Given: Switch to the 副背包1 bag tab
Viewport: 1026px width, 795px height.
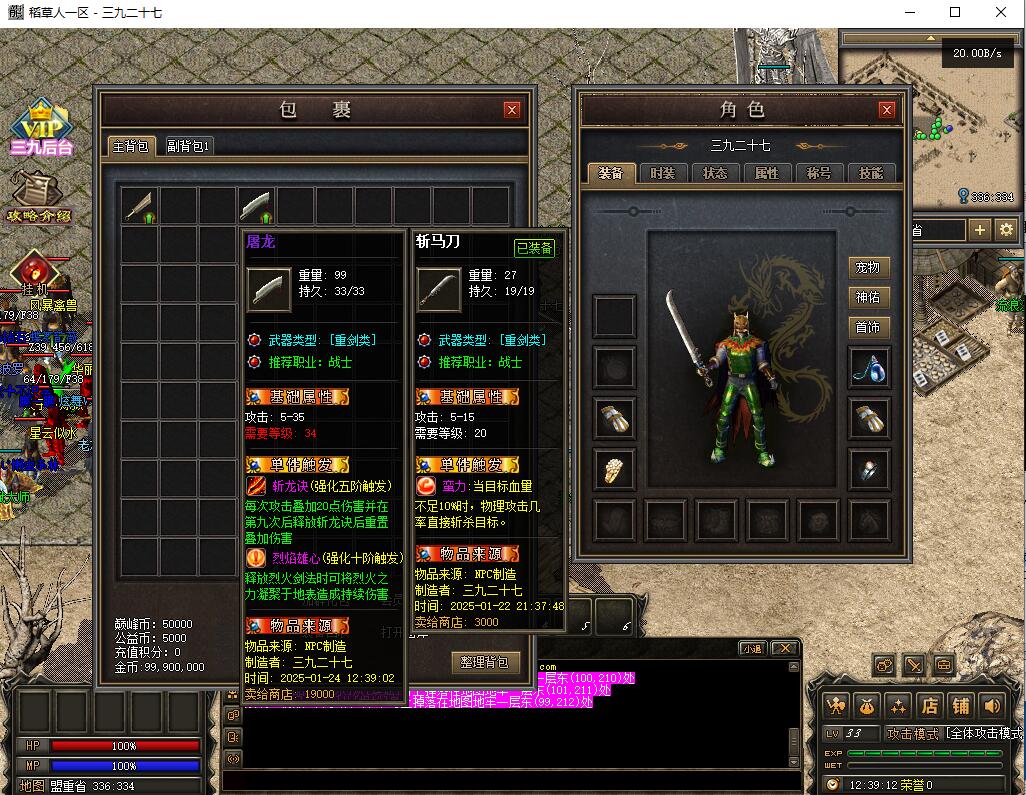Looking at the screenshot, I should (x=188, y=146).
